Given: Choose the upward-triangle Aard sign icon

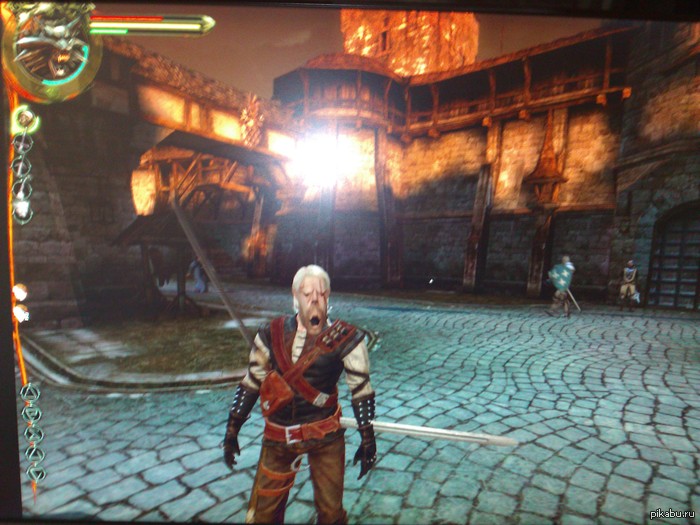Looking at the screenshot, I should 30,392.
